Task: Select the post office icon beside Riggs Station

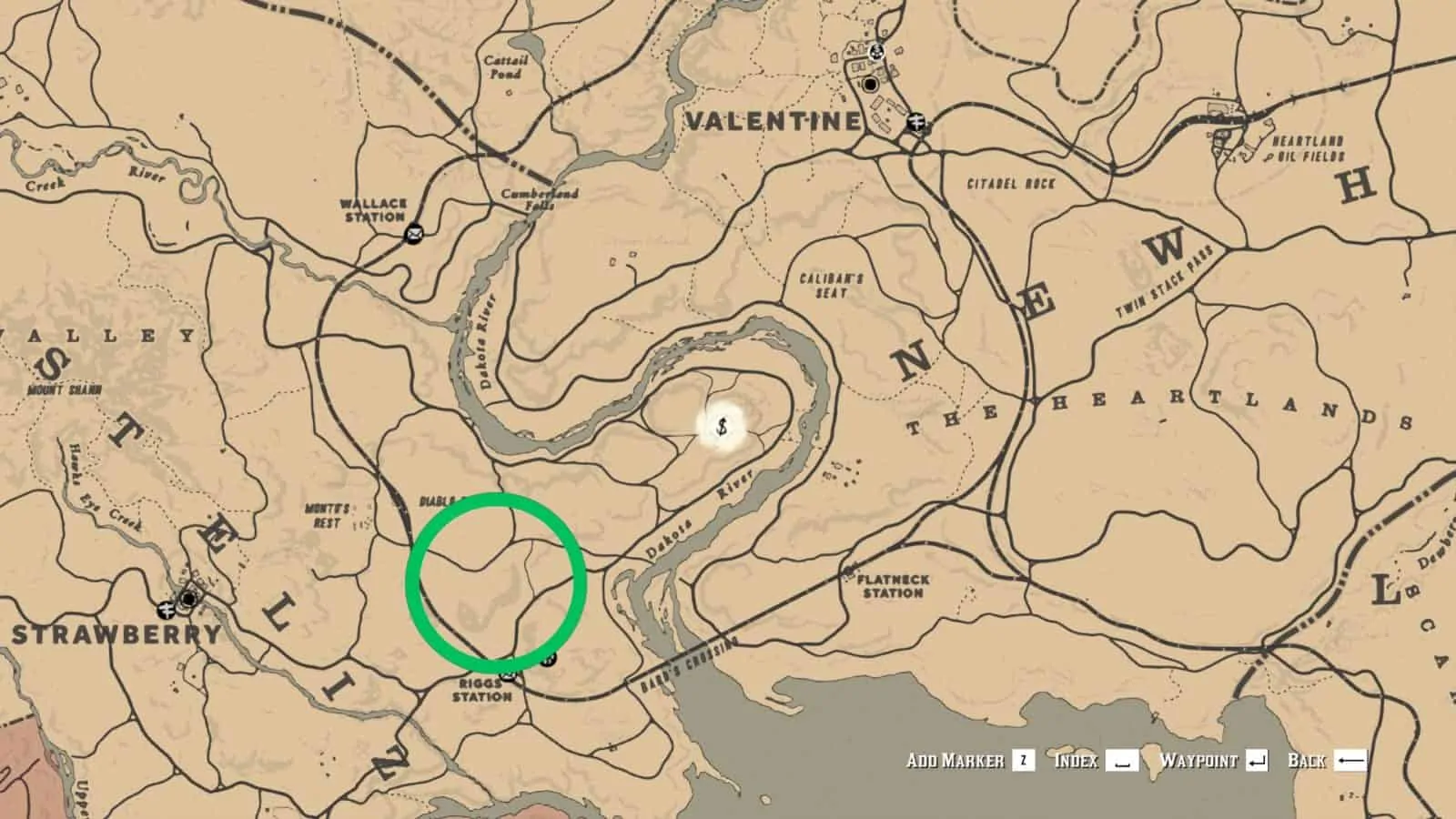Action: click(508, 674)
